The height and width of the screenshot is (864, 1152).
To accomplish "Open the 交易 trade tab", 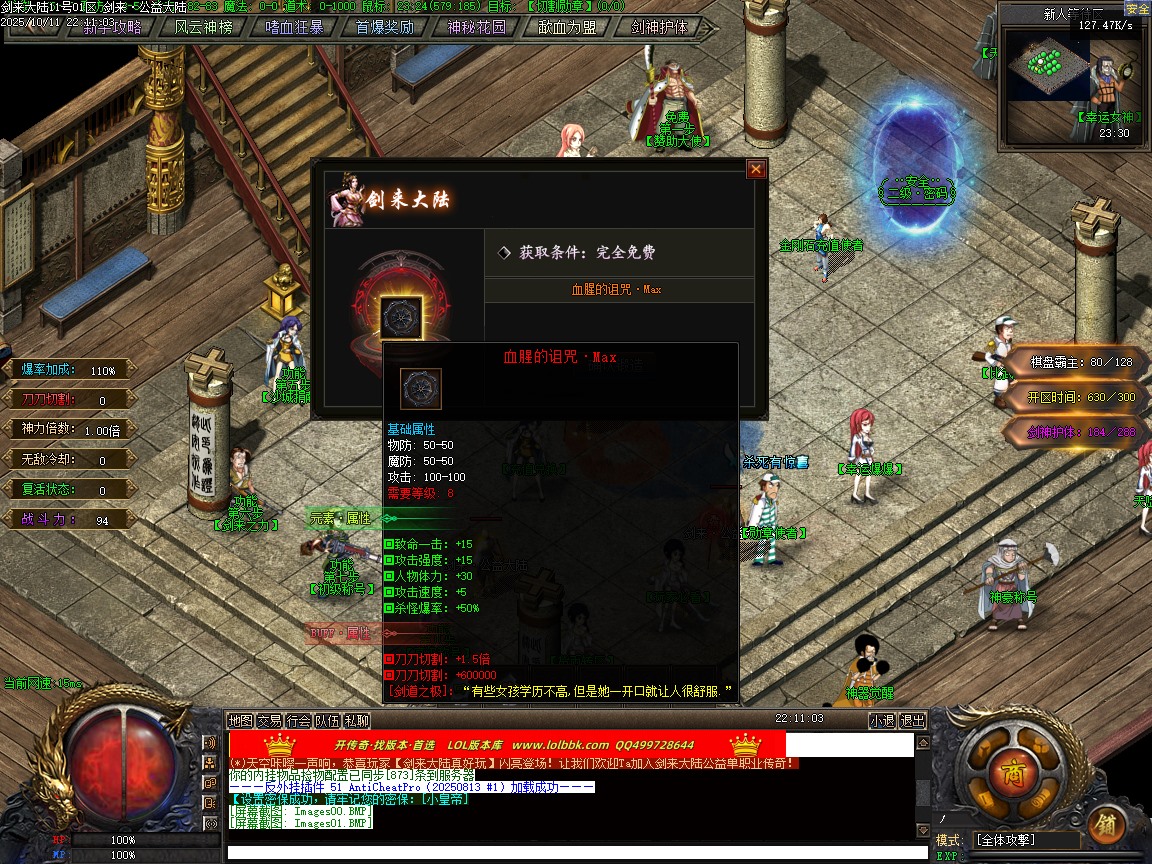I will pos(269,720).
